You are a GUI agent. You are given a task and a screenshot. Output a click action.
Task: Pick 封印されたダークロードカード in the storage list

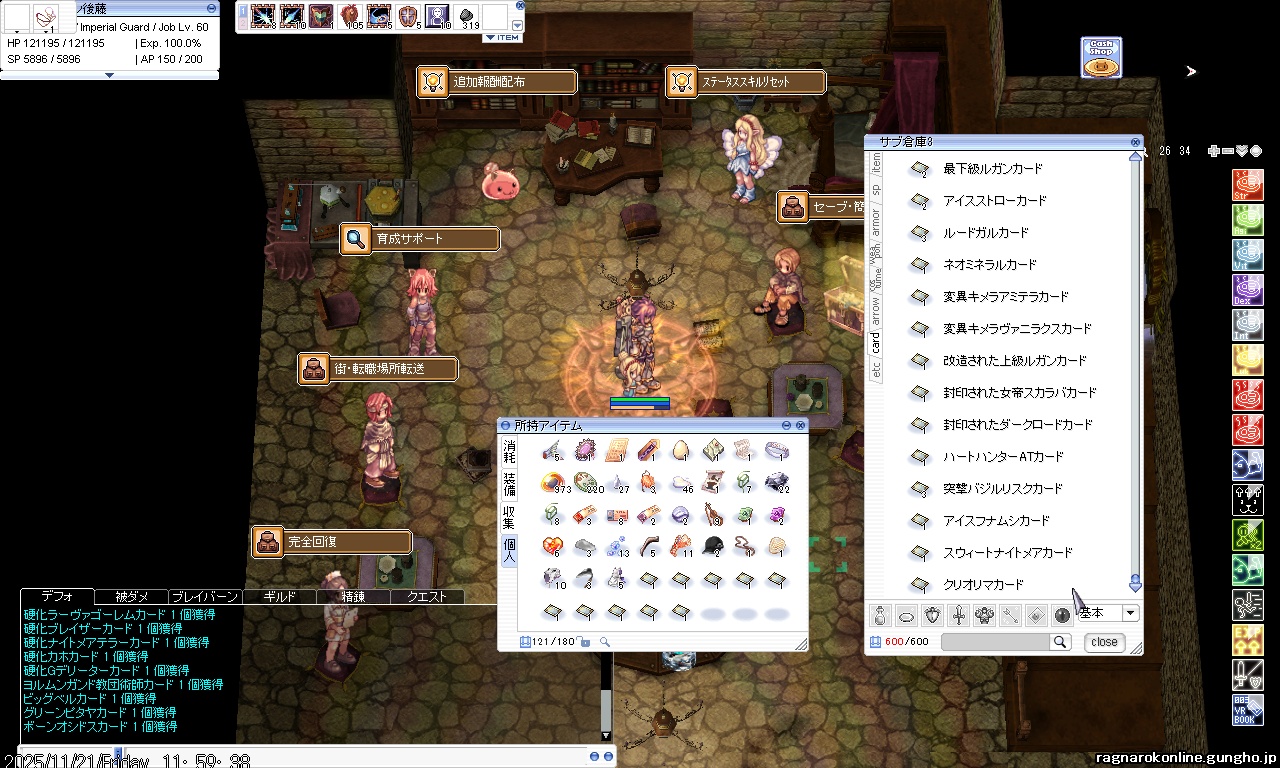1017,425
